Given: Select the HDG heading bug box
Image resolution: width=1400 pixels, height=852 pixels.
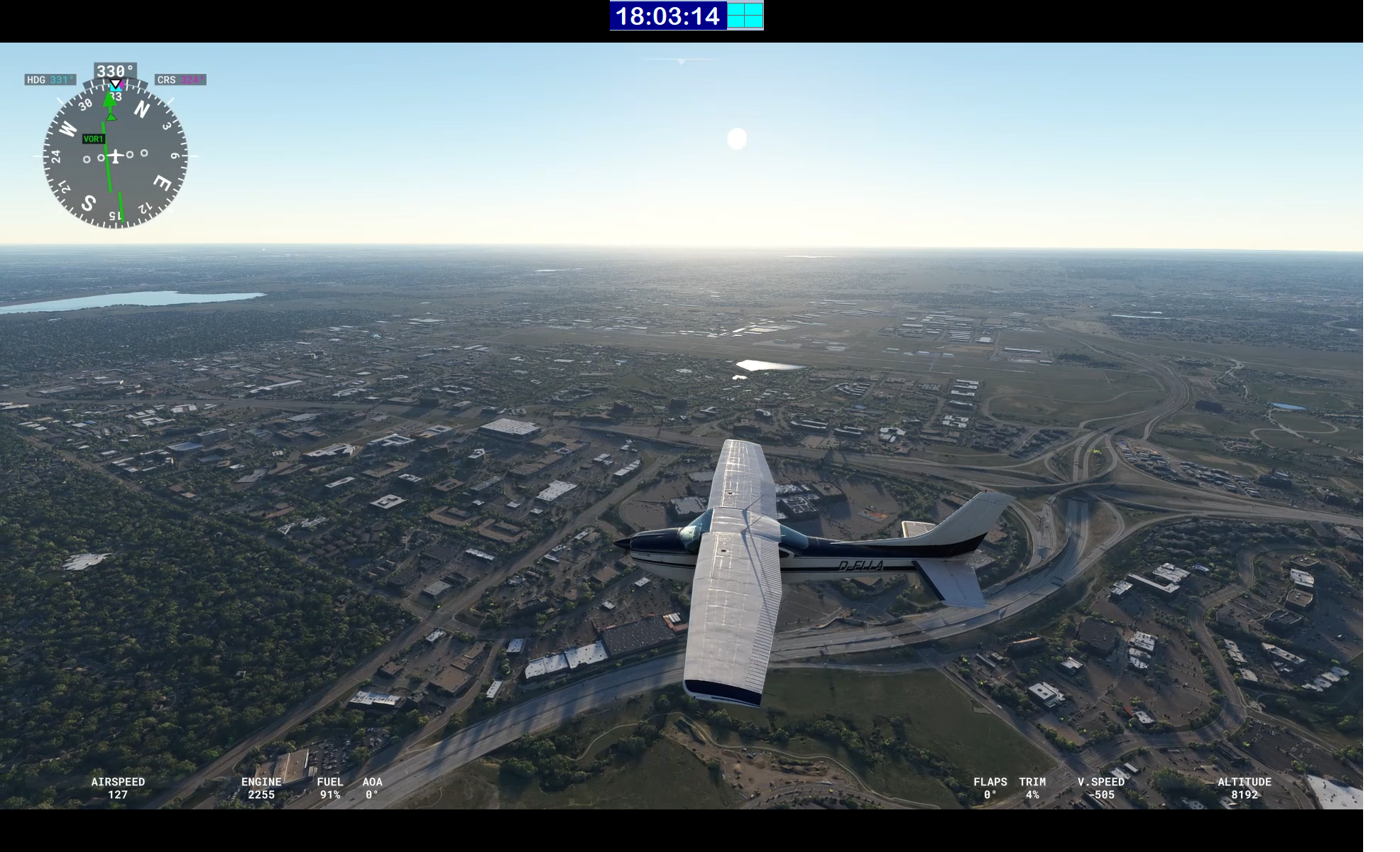Looking at the screenshot, I should (x=50, y=80).
